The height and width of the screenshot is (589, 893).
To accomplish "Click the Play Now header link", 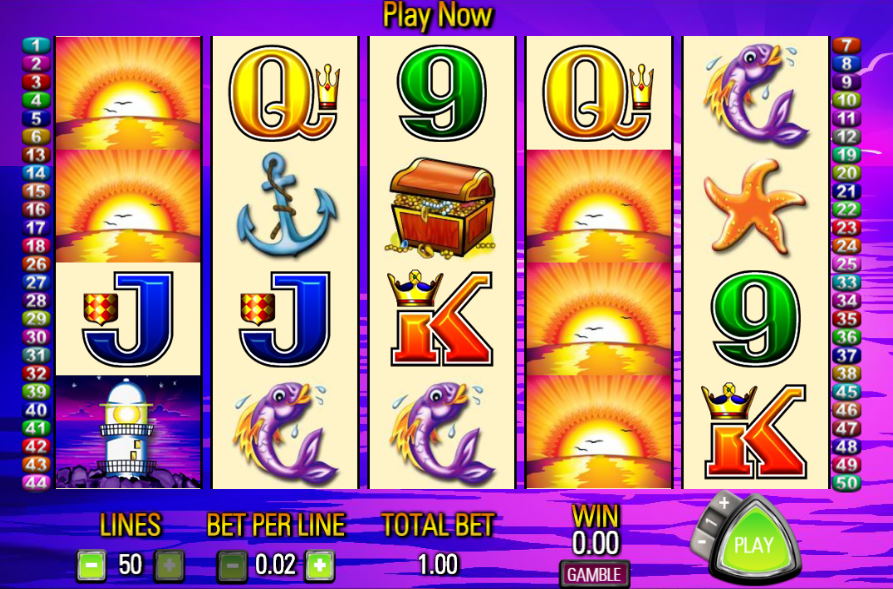I will coord(437,16).
